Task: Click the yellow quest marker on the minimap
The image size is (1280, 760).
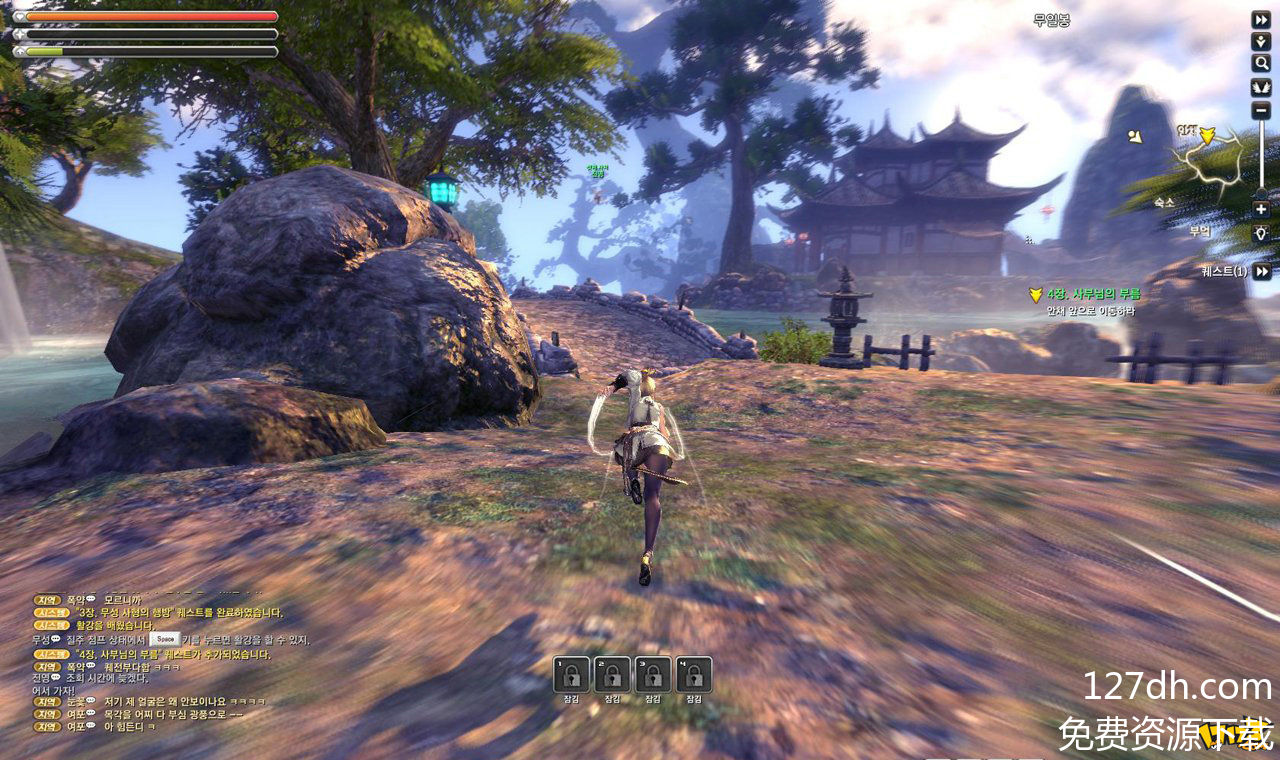Action: tap(1207, 135)
